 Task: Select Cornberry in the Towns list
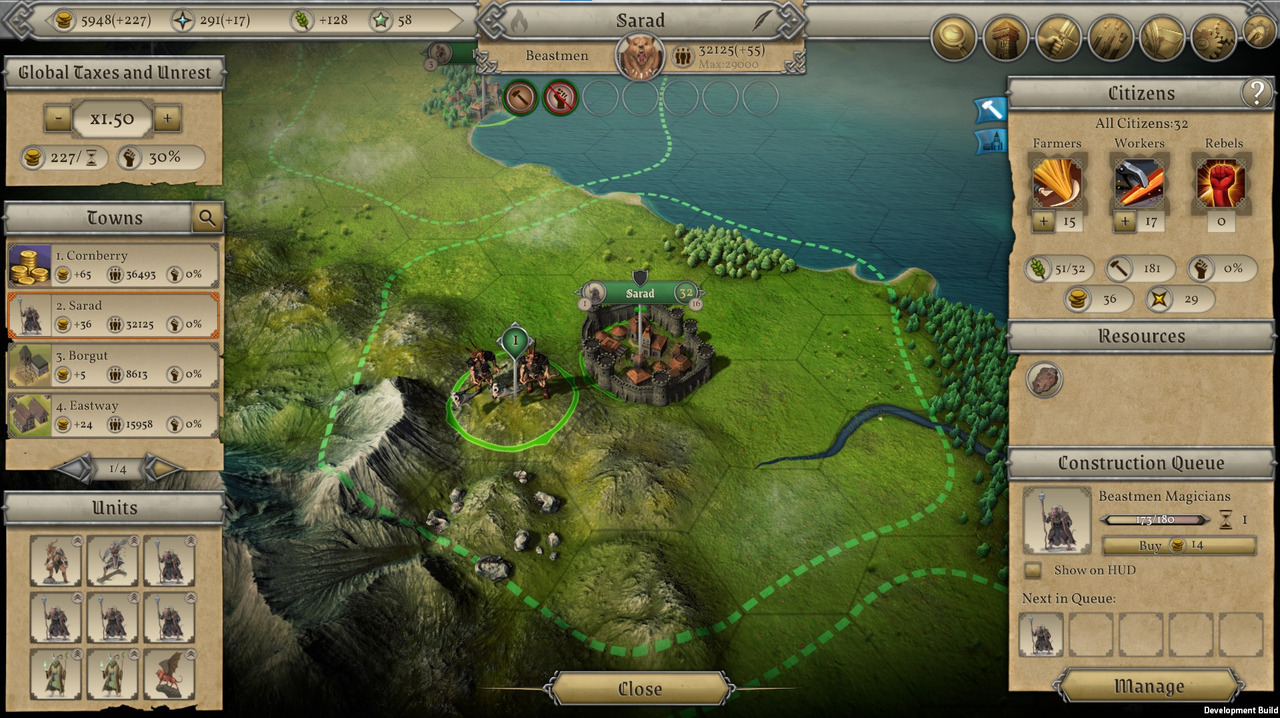click(x=113, y=265)
